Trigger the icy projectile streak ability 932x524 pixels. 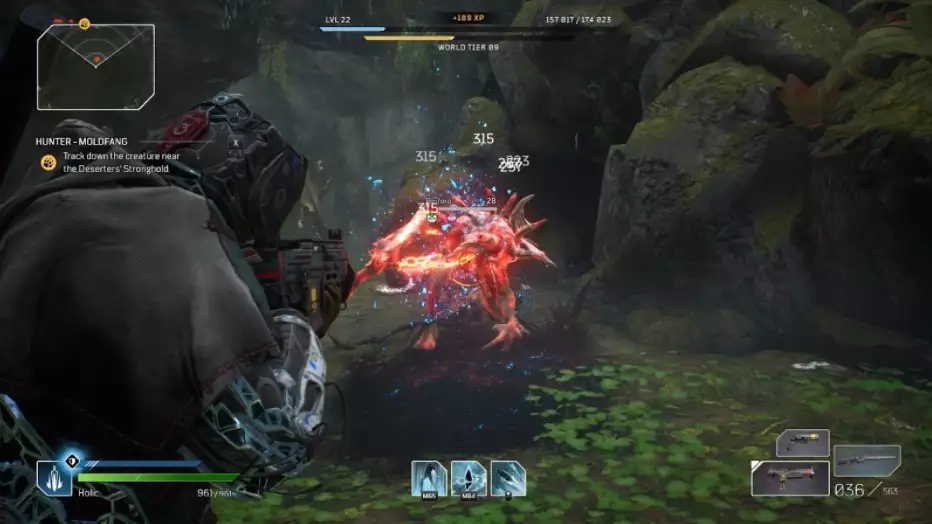pyautogui.click(x=508, y=479)
